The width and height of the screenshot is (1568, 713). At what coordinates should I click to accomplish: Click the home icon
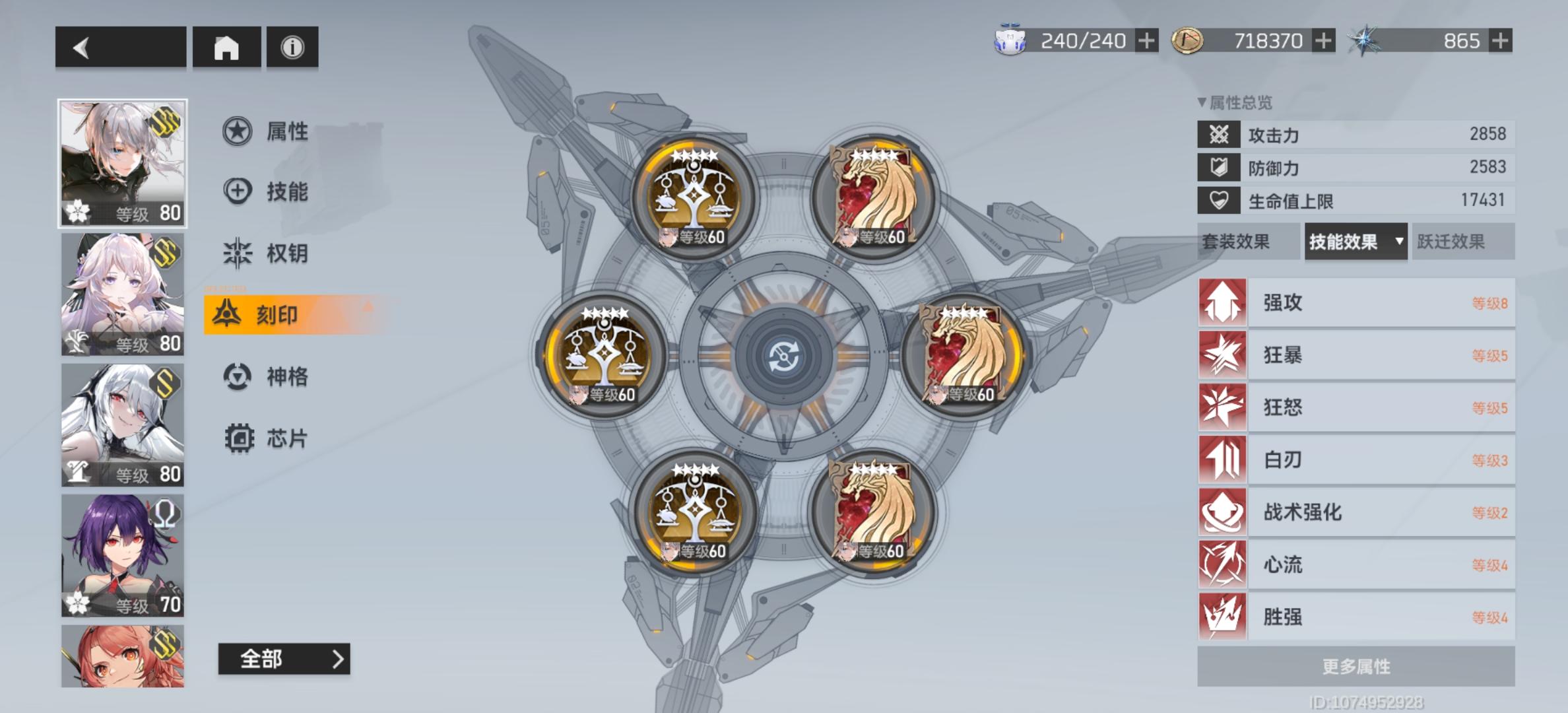click(x=226, y=46)
